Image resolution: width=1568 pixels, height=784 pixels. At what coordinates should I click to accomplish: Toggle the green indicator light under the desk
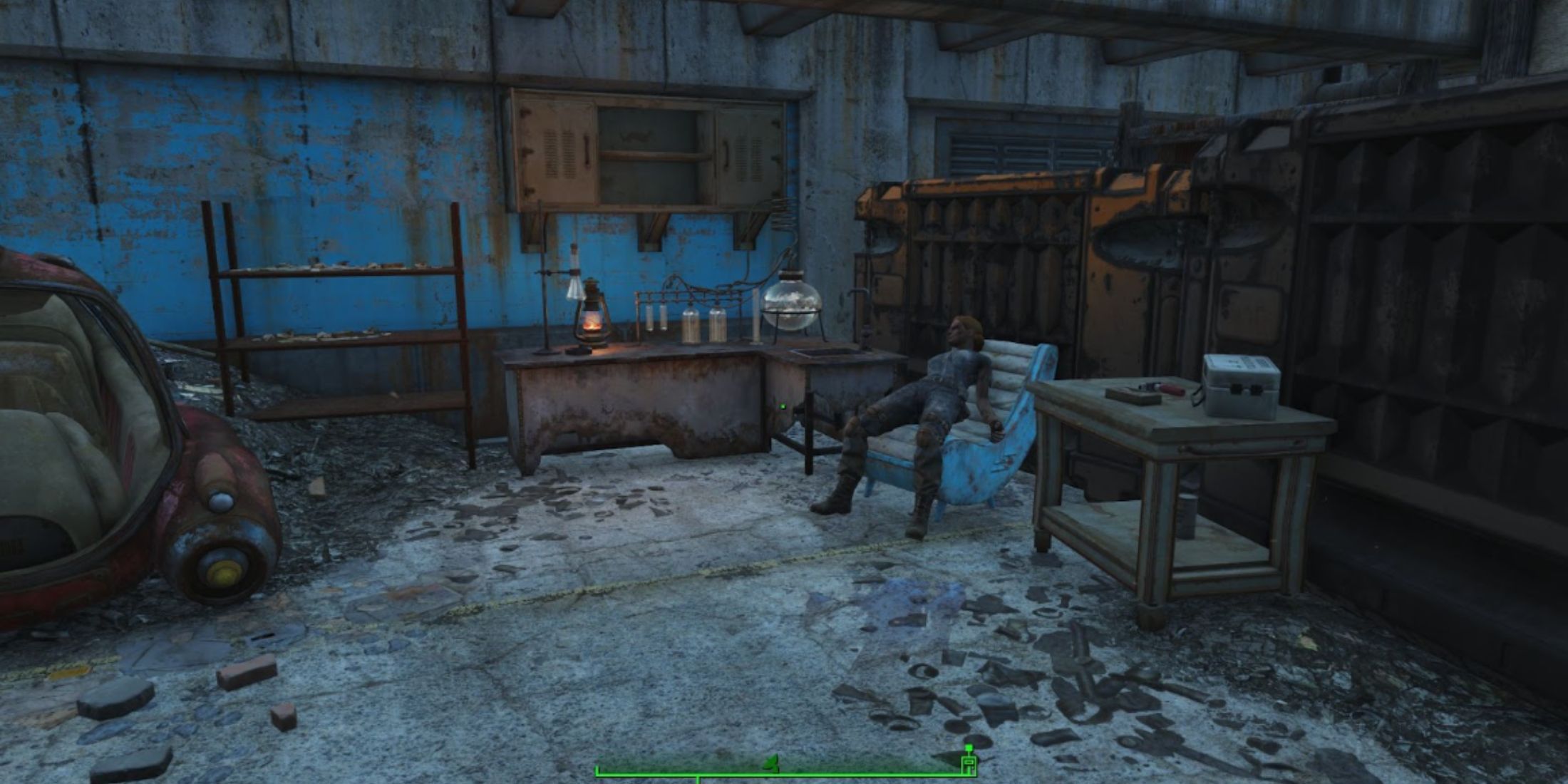coord(783,407)
